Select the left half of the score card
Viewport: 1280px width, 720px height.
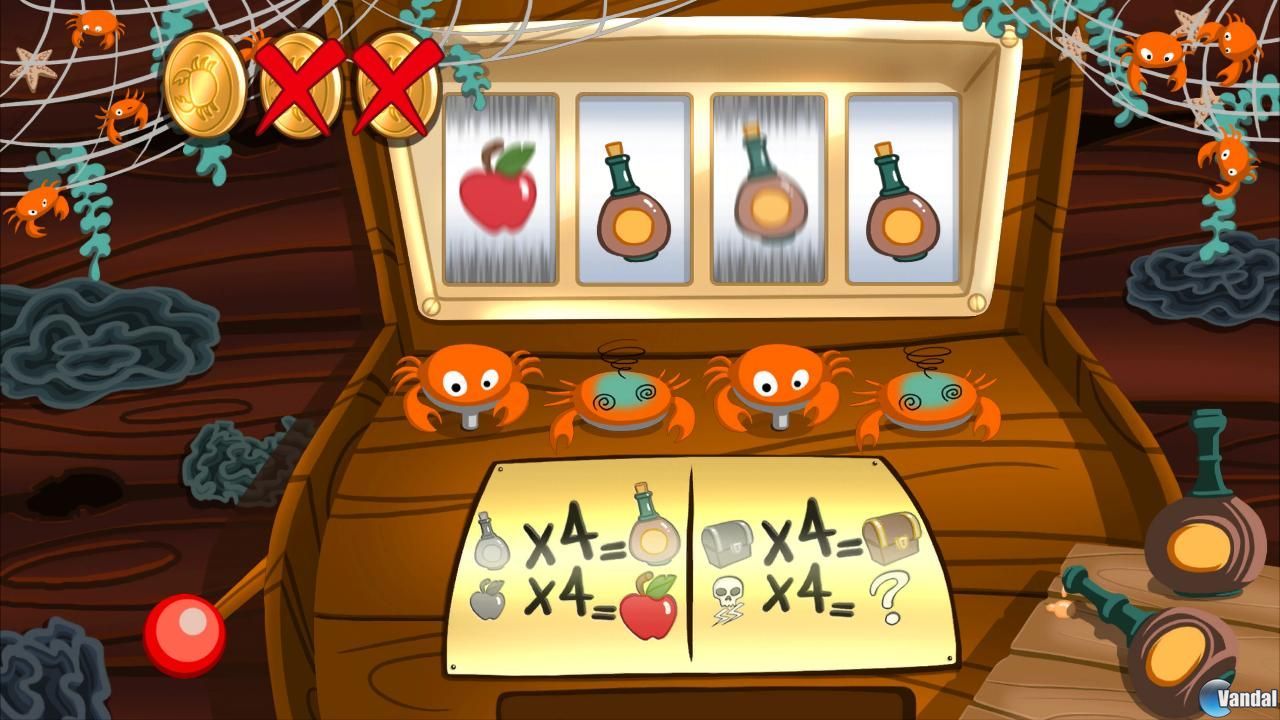click(580, 565)
